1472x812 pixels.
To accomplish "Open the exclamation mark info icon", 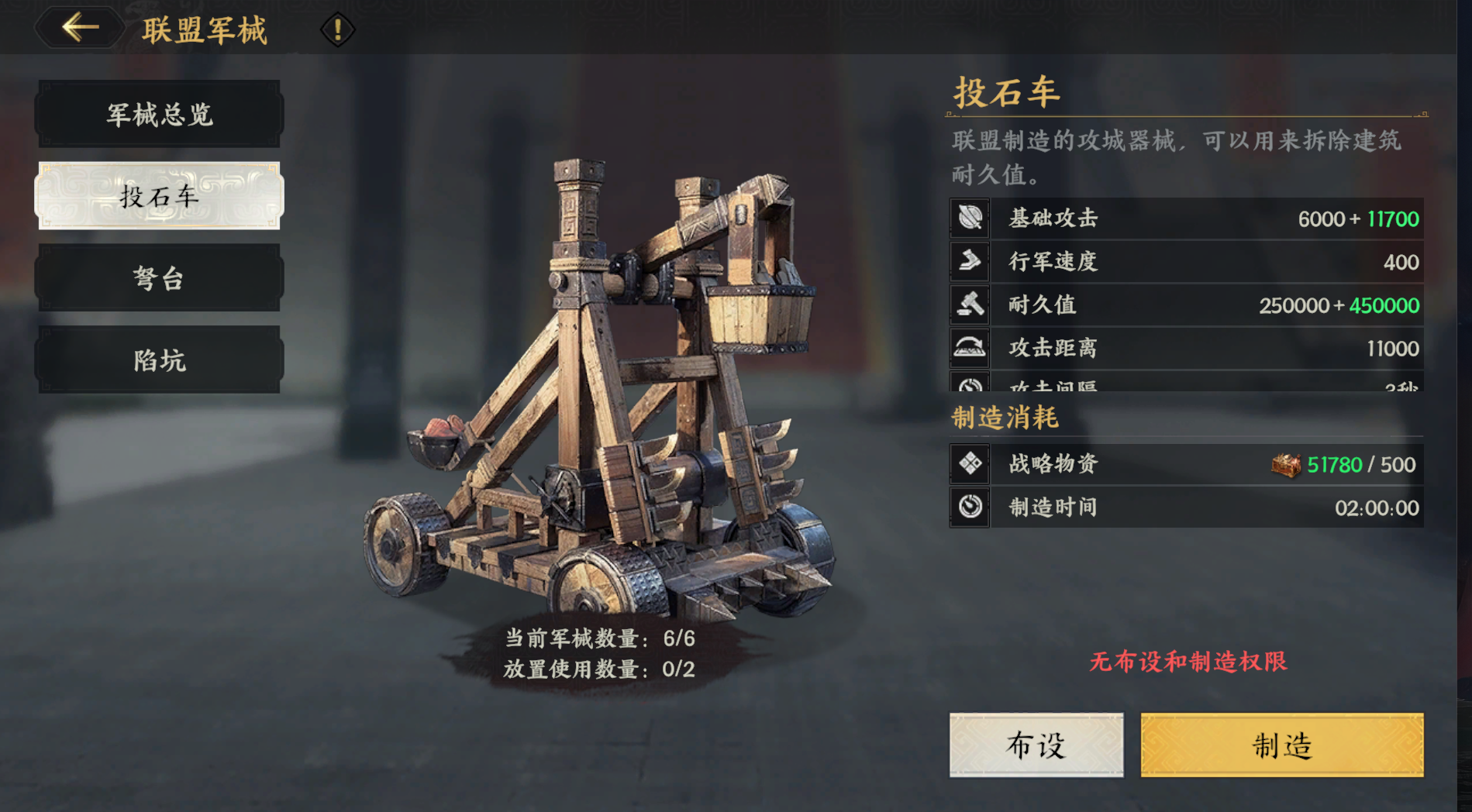I will tap(337, 30).
